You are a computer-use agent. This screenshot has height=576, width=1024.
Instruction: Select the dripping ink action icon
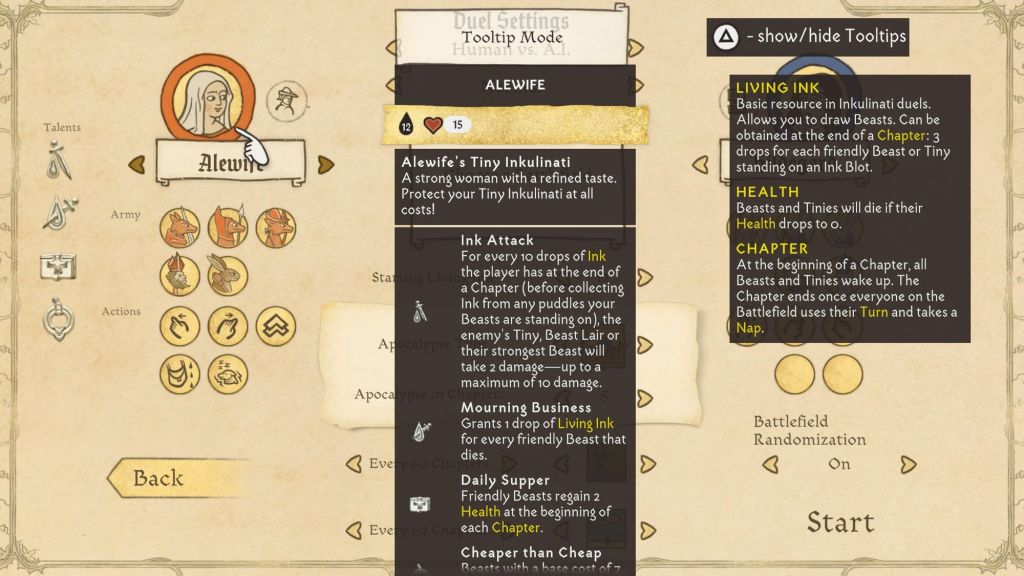180,374
